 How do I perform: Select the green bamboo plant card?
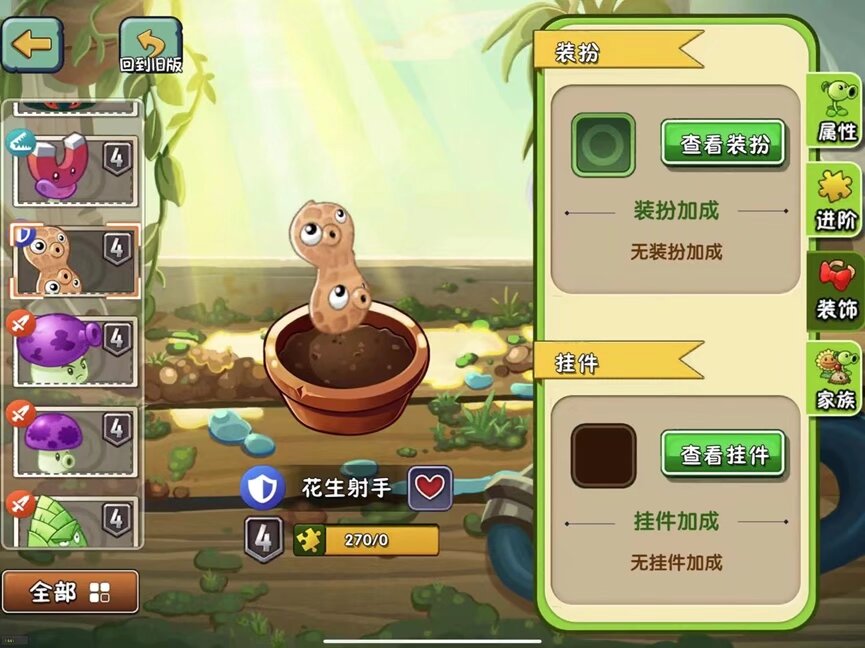tap(75, 520)
